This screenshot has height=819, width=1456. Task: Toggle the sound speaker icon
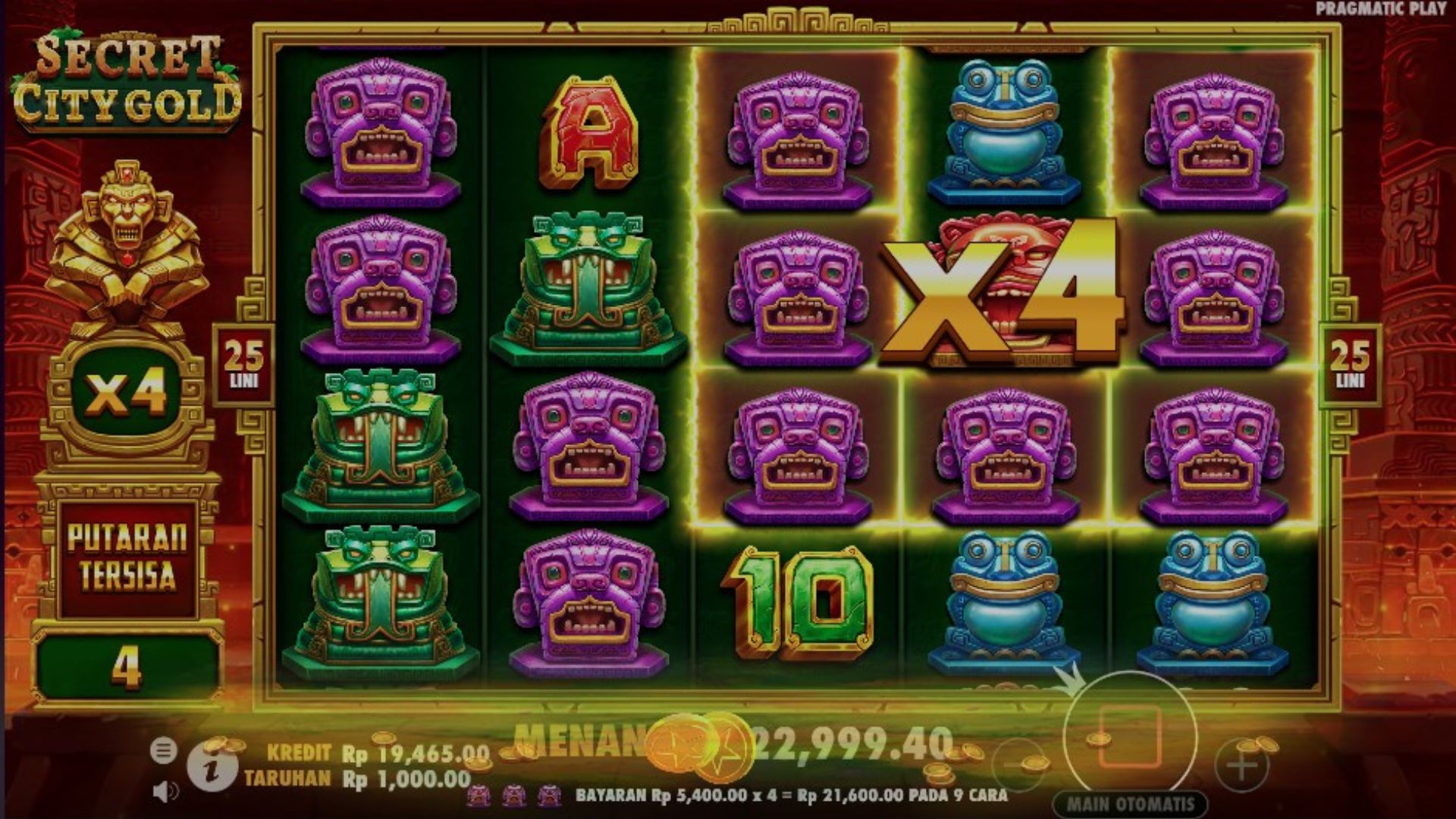tap(164, 792)
